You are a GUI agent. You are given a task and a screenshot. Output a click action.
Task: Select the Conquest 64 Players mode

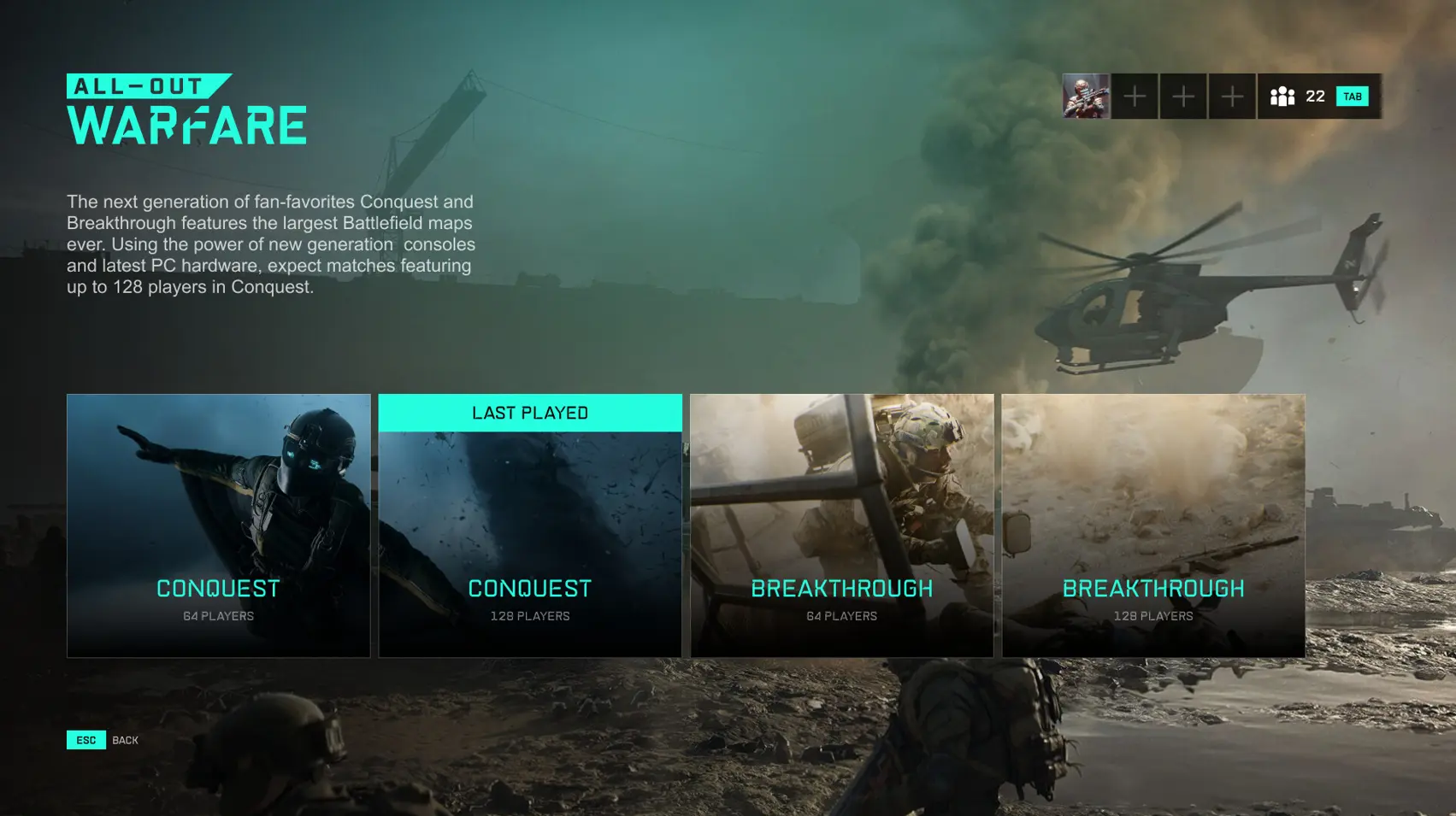(218, 525)
